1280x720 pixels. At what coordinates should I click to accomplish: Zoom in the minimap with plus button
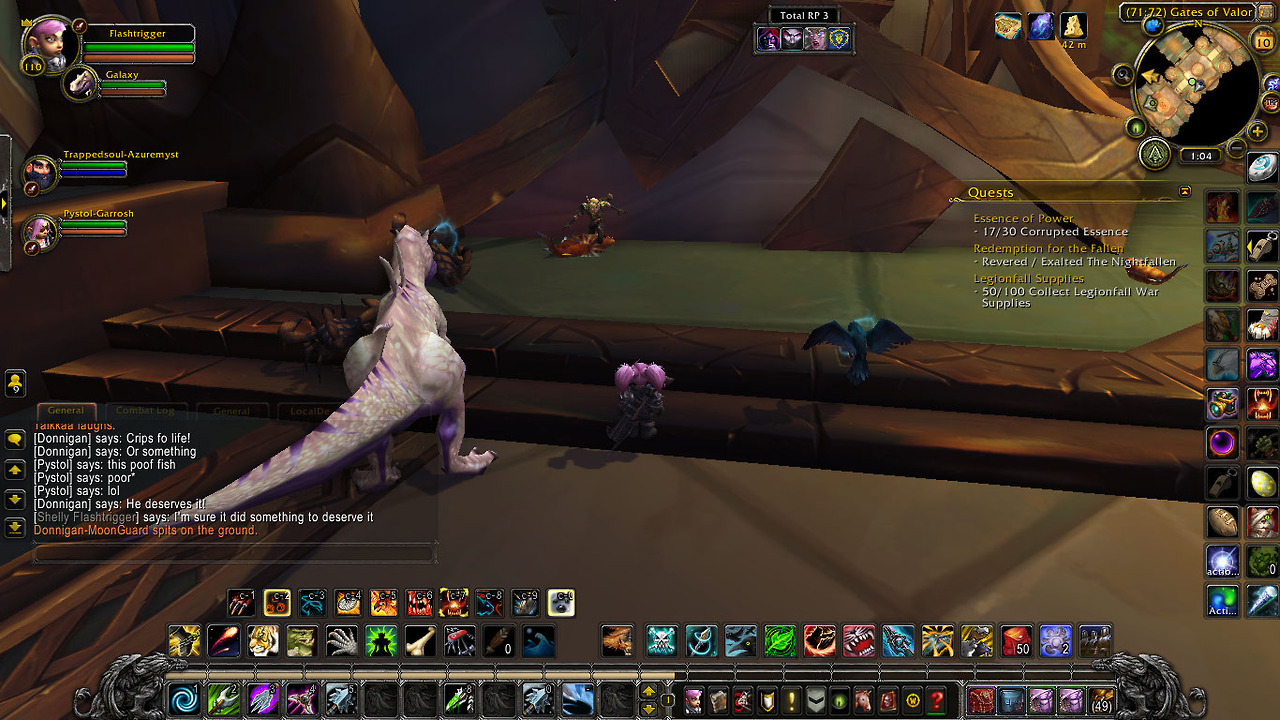1257,131
